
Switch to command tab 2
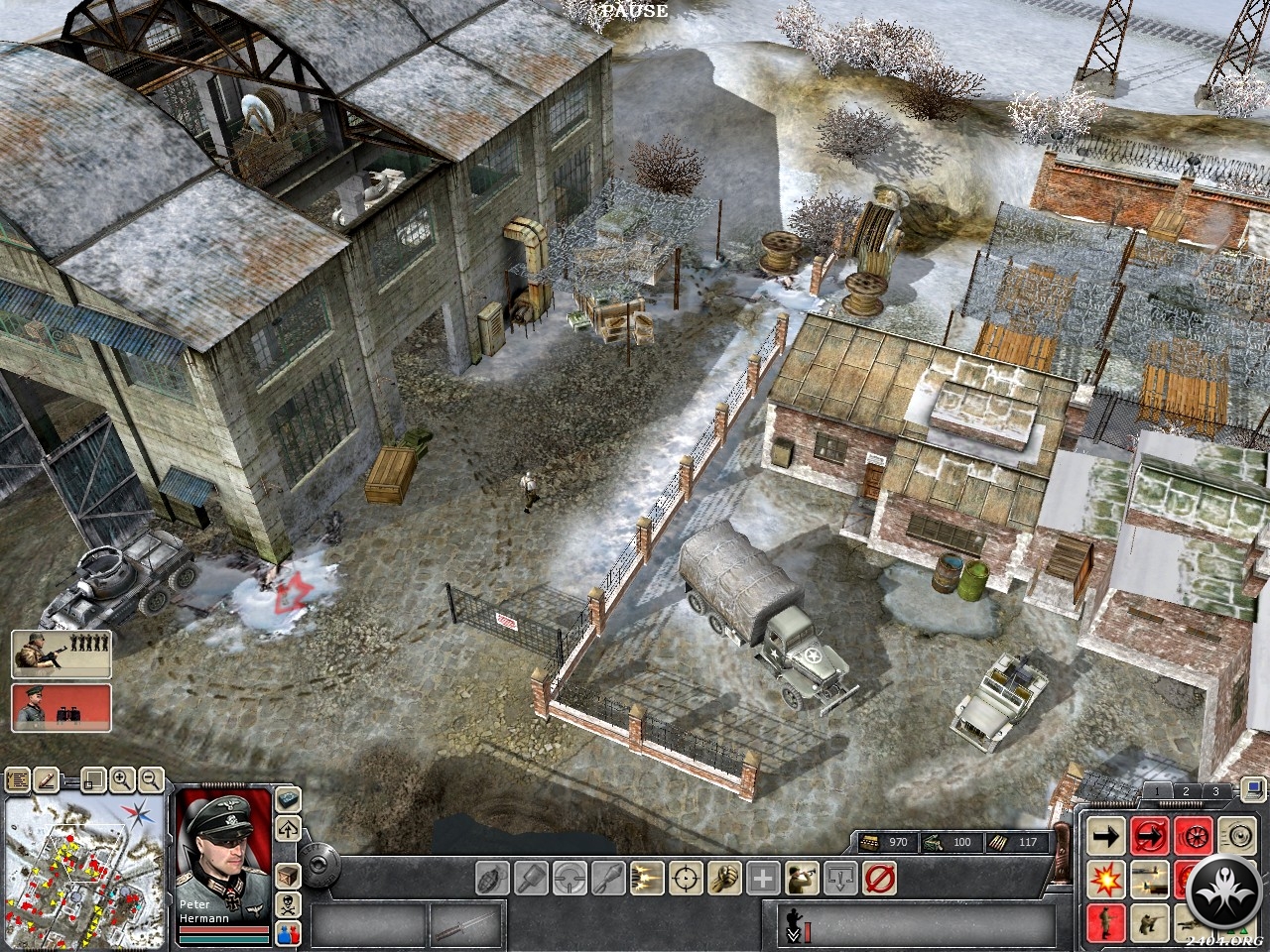point(1185,791)
